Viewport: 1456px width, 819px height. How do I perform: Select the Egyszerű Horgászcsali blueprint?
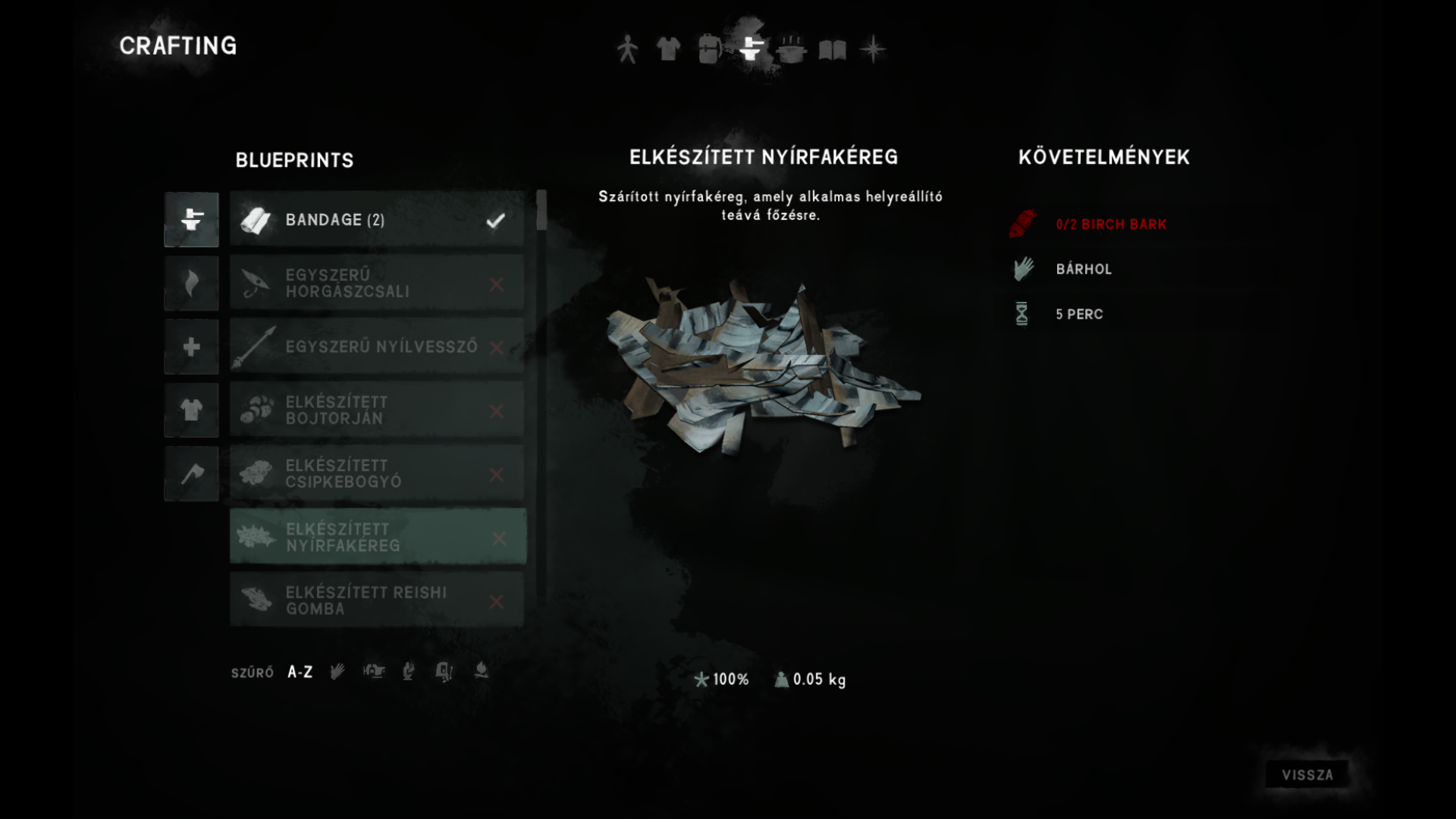point(377,284)
